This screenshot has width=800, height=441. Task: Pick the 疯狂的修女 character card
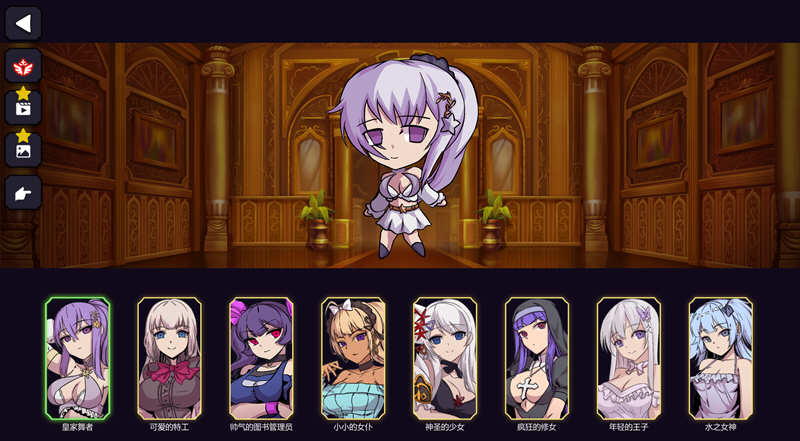[537, 357]
